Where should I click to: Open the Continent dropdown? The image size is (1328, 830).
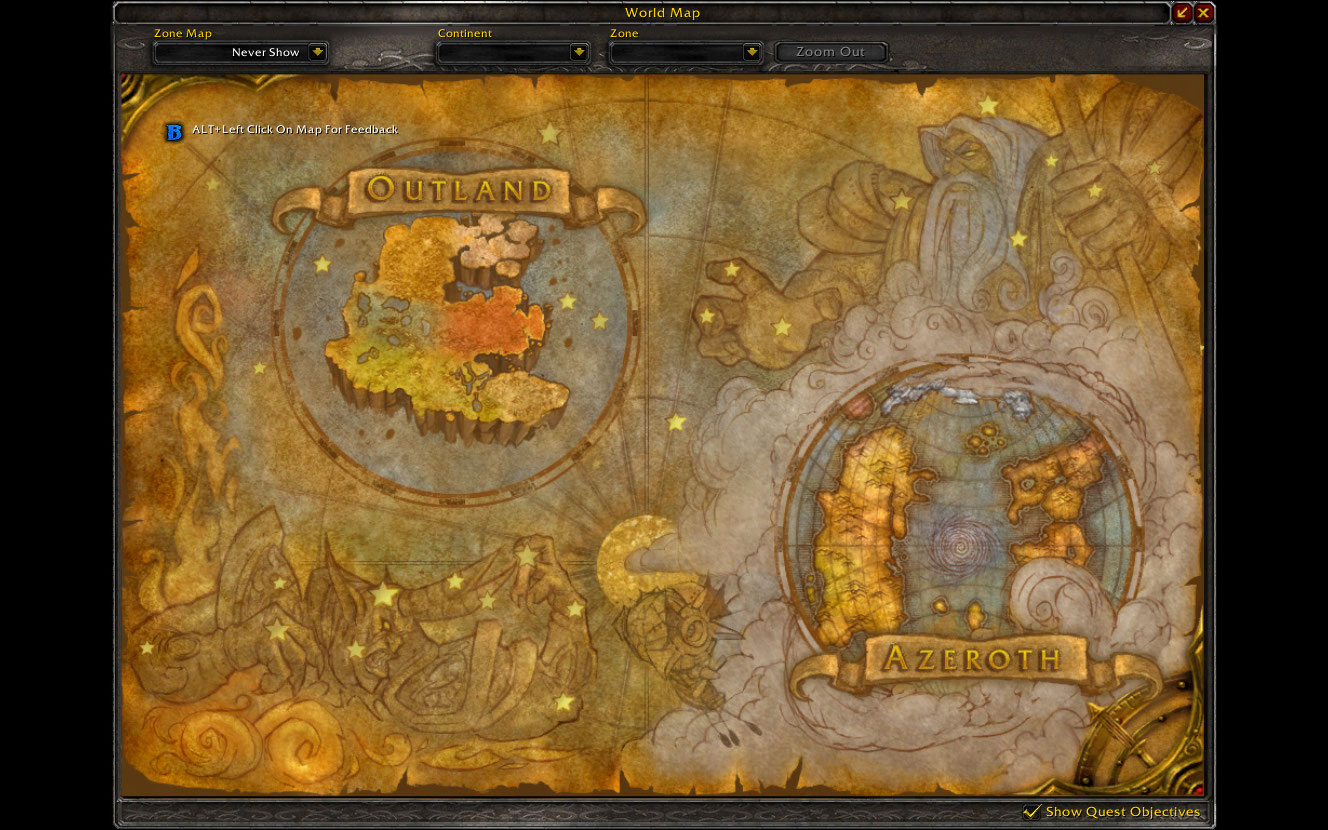coord(513,52)
